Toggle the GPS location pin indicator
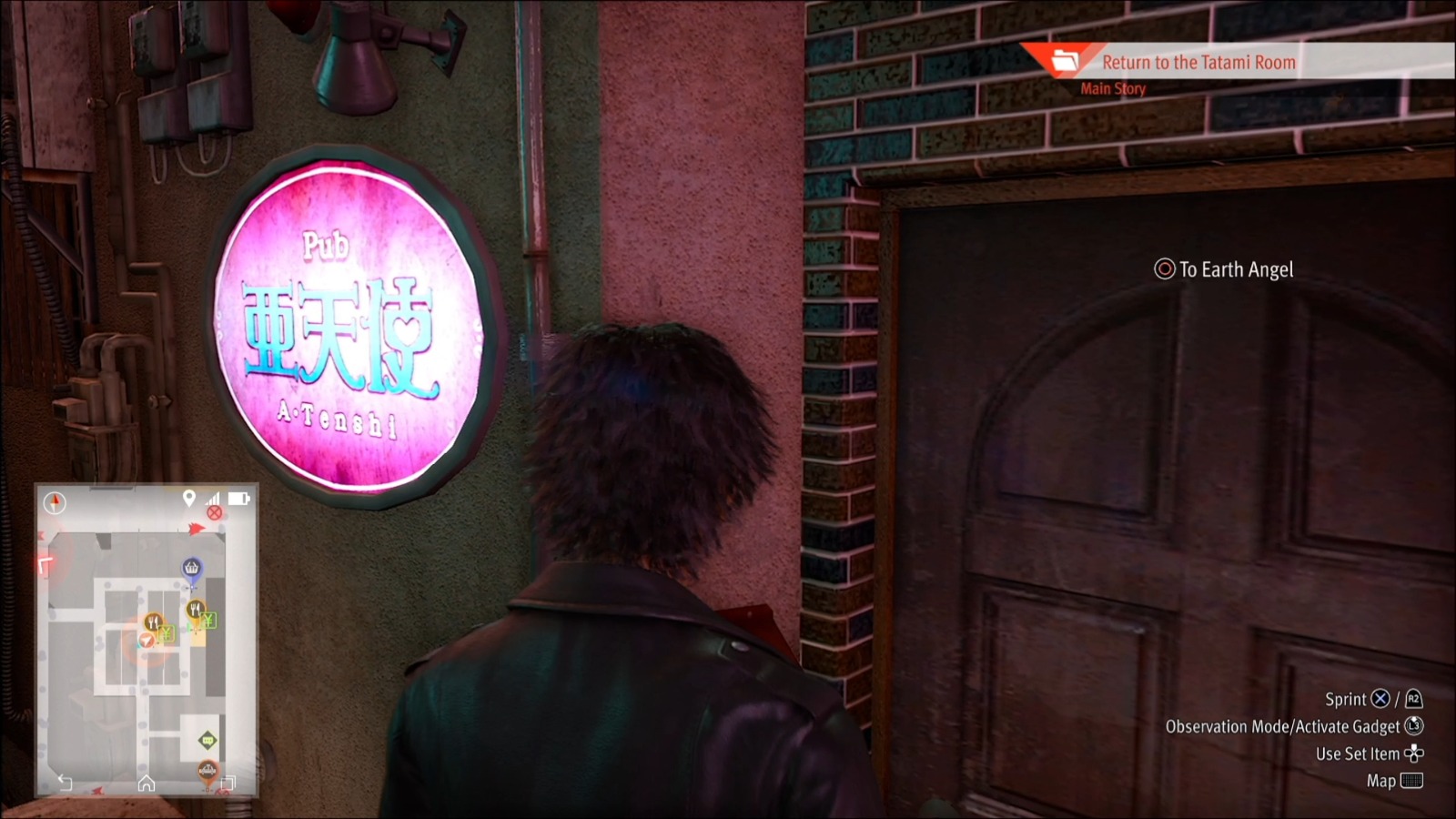 pos(188,497)
